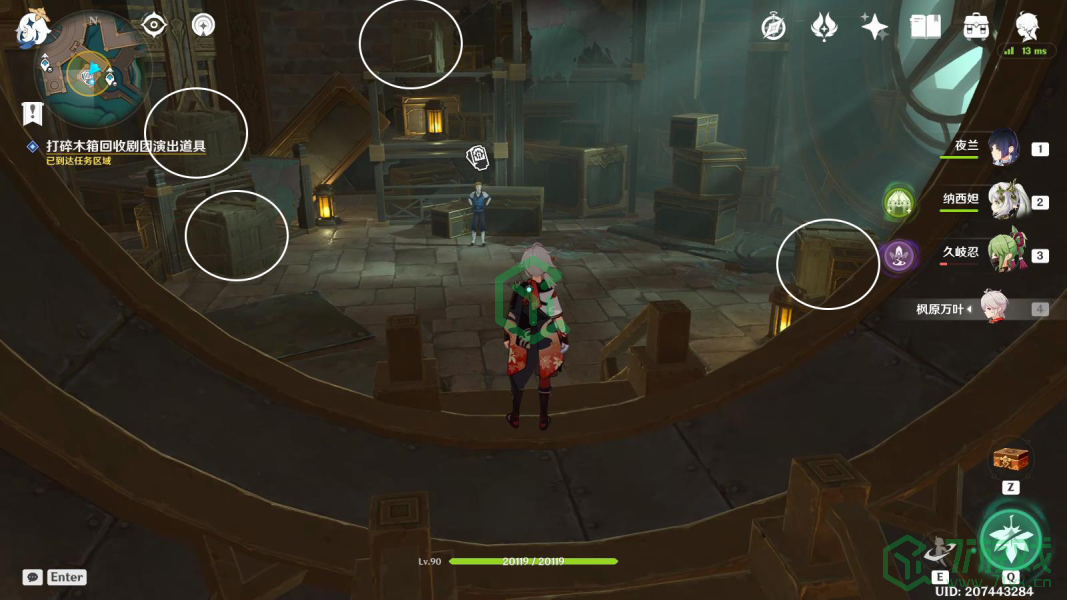The height and width of the screenshot is (600, 1067).
Task: Click the eye-shaped icon beside the minimap
Action: tap(153, 24)
